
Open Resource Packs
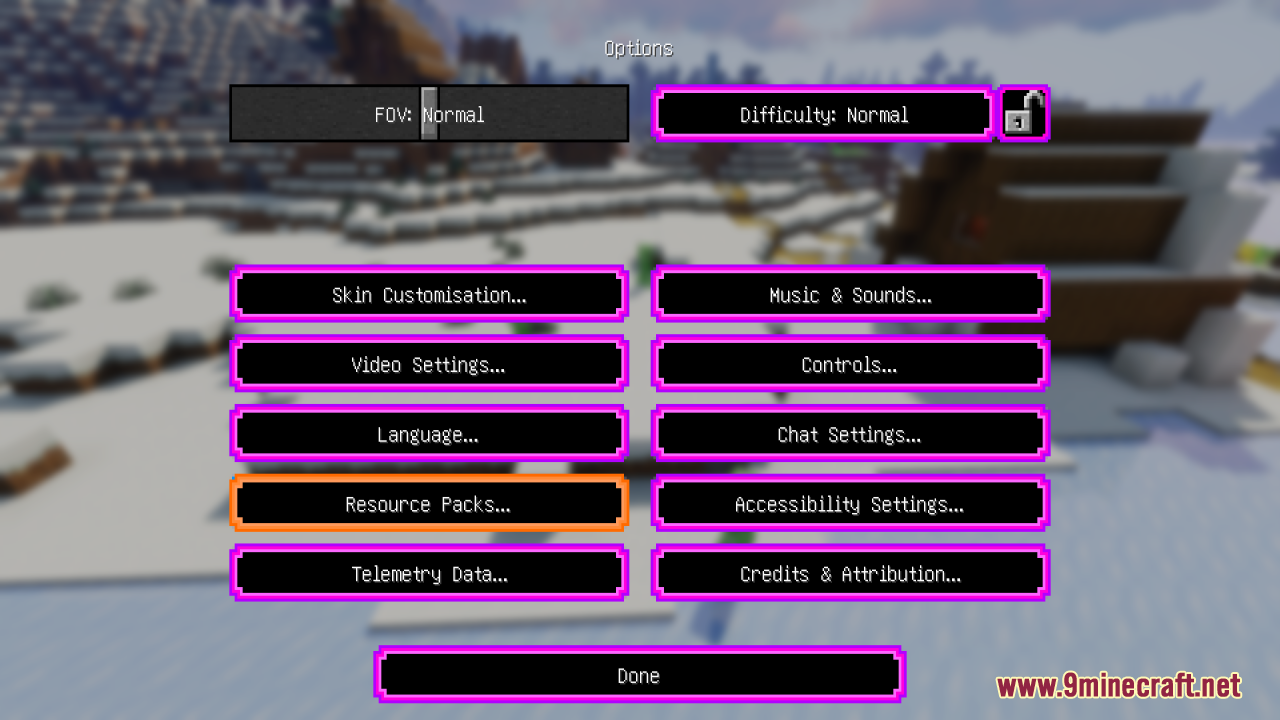click(428, 504)
